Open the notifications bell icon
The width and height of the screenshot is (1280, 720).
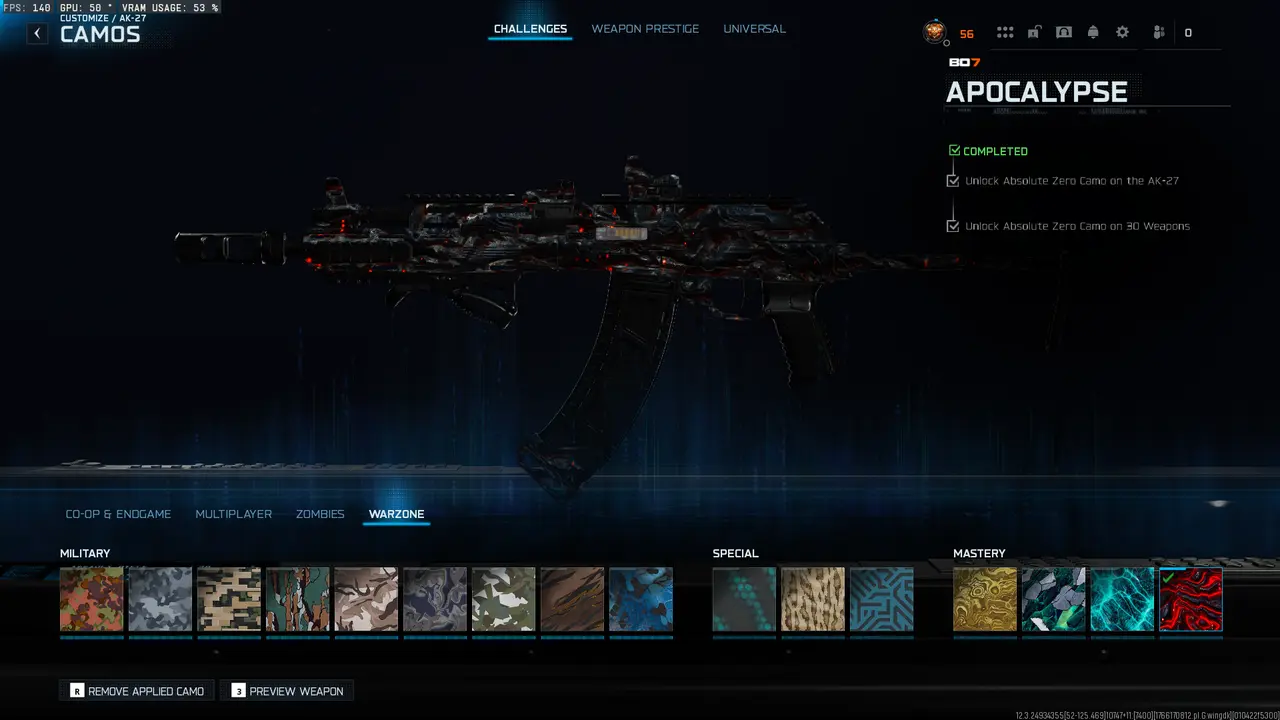pos(1092,31)
